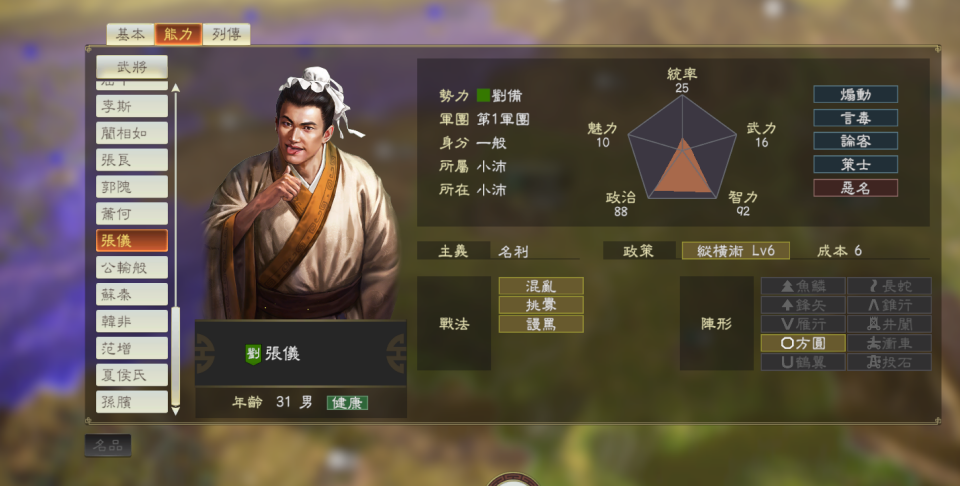This screenshot has width=960, height=486.
Task: Click the 煽動 trait button
Action: (x=855, y=94)
